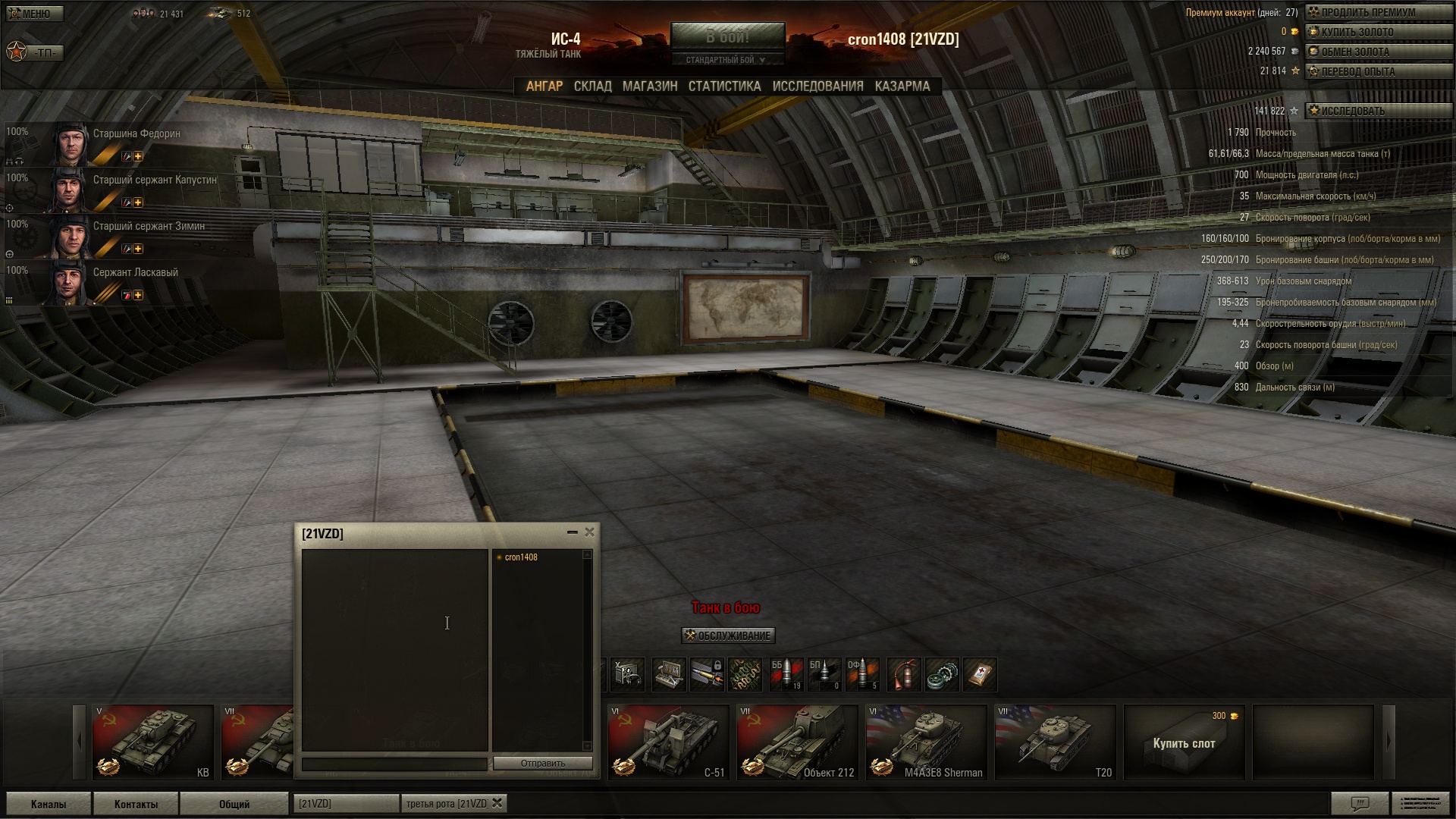The width and height of the screenshot is (1456, 819).
Task: Choose Купить золото
Action: [x=1377, y=32]
